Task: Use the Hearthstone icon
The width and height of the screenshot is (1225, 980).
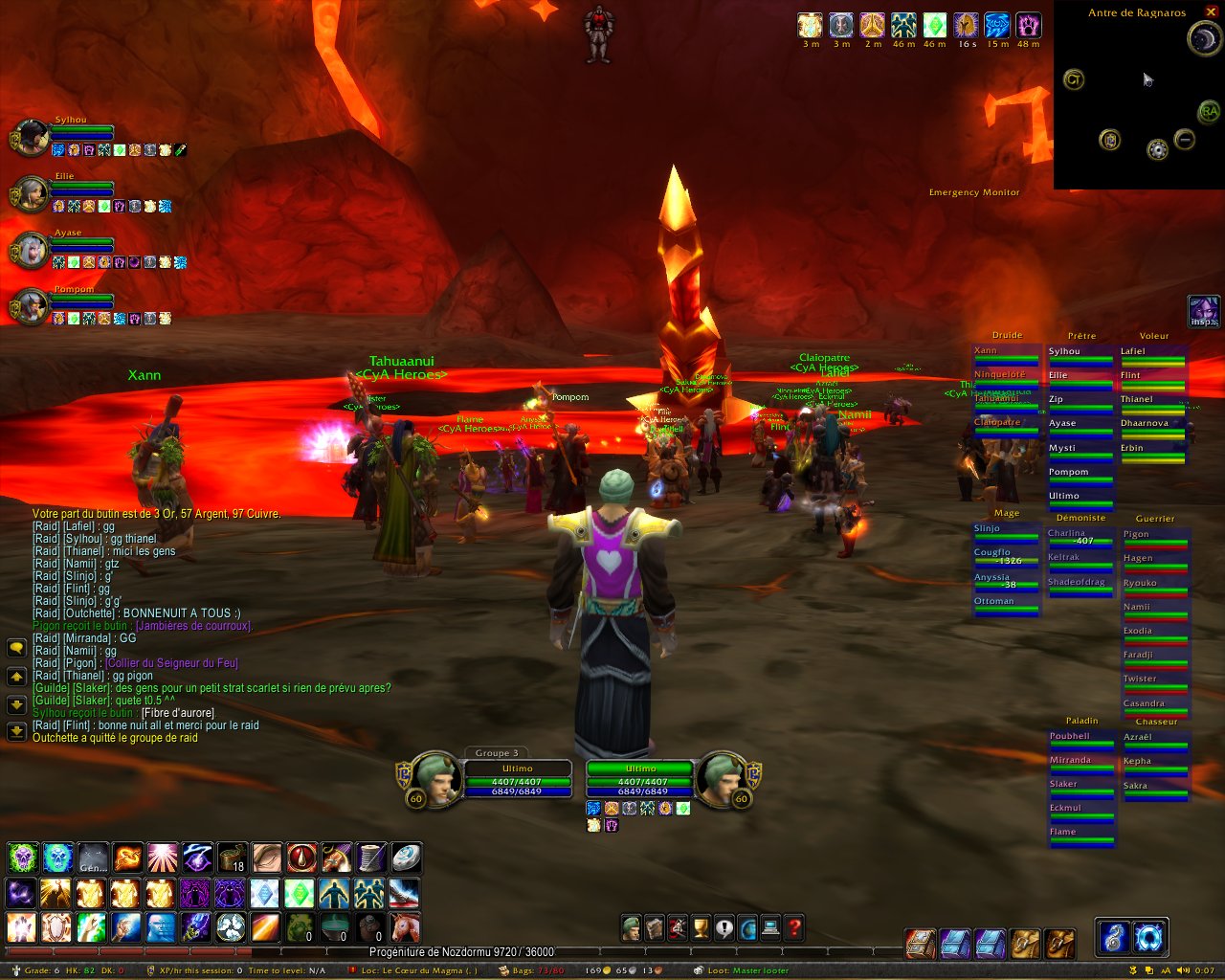Action: 405,857
